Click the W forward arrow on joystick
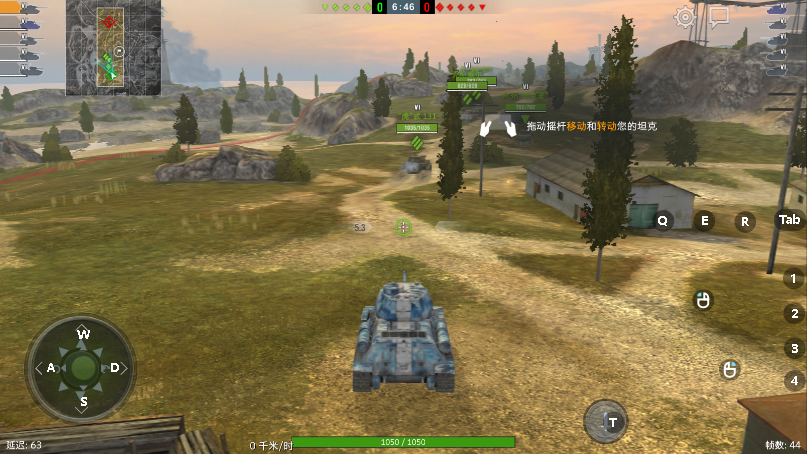The height and width of the screenshot is (454, 807). 83,334
